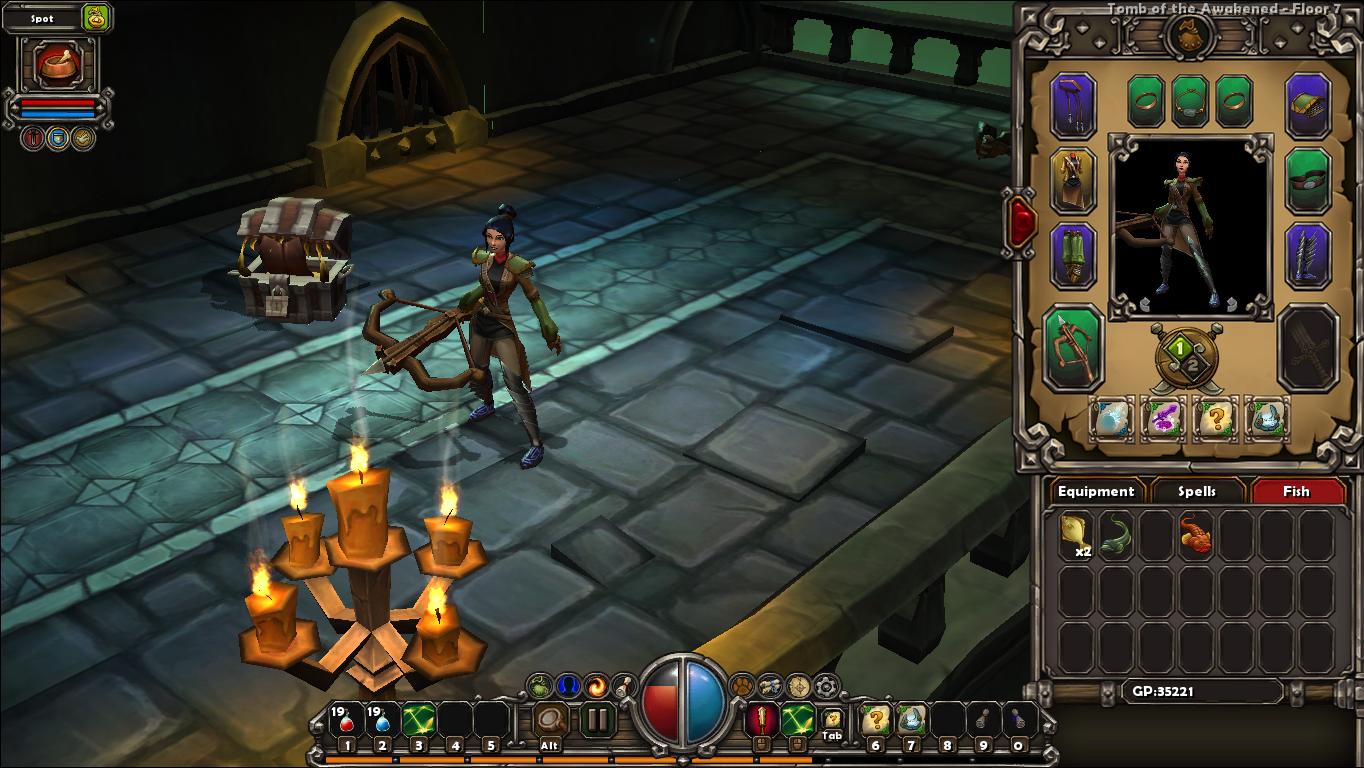The height and width of the screenshot is (768, 1364).
Task: Switch to the Equipment tab
Action: 1096,491
